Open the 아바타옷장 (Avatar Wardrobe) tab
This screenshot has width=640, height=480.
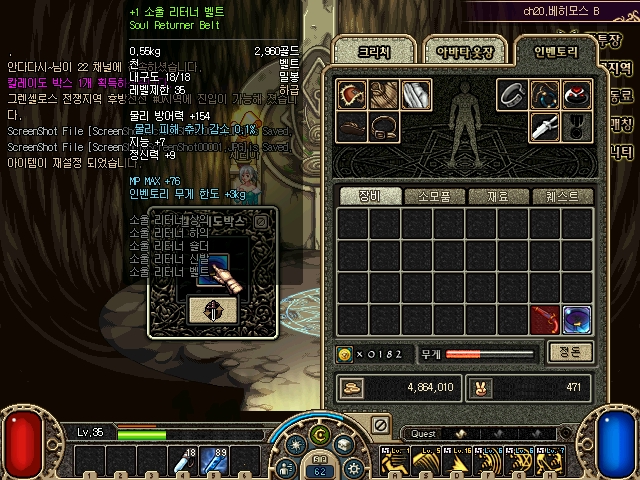[x=456, y=51]
